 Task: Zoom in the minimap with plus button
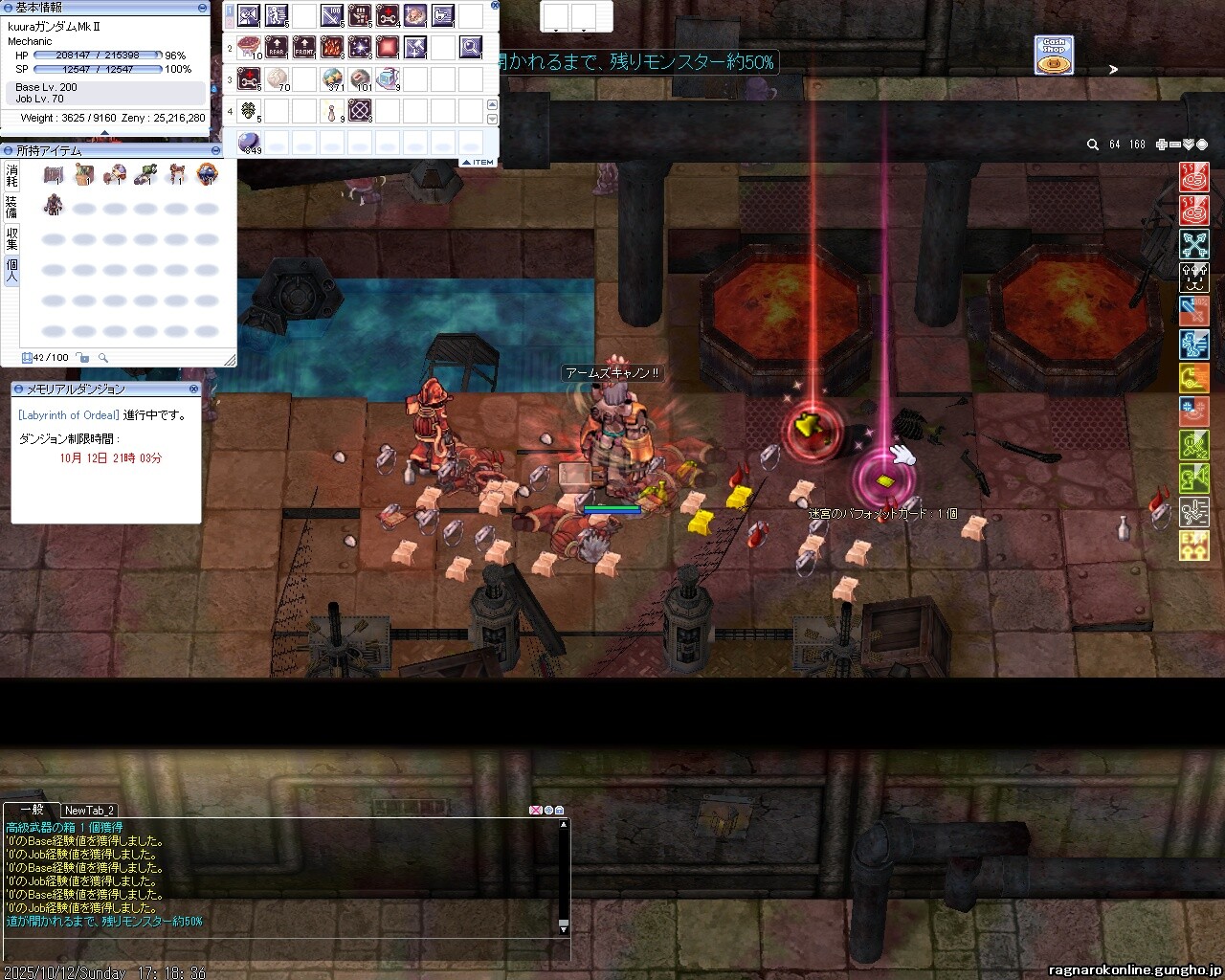click(x=1161, y=145)
